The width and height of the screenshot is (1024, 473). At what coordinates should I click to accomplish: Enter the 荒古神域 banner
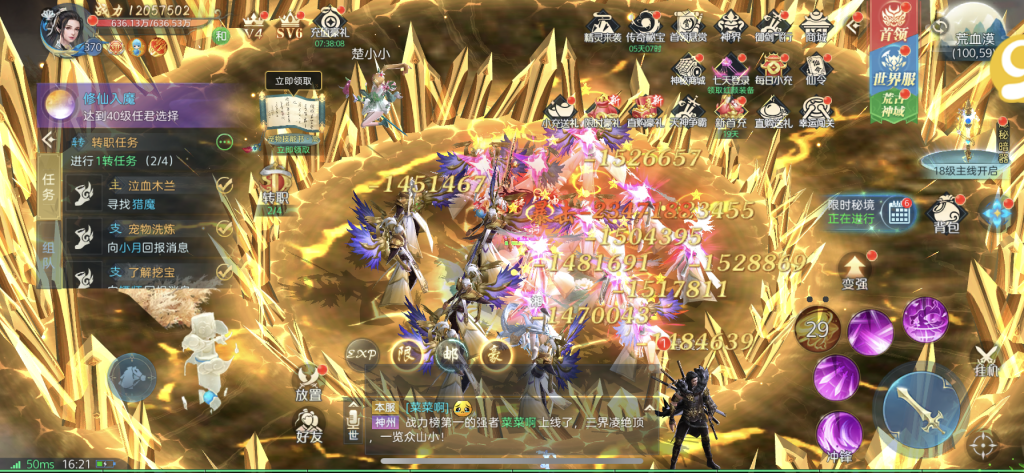(x=892, y=107)
